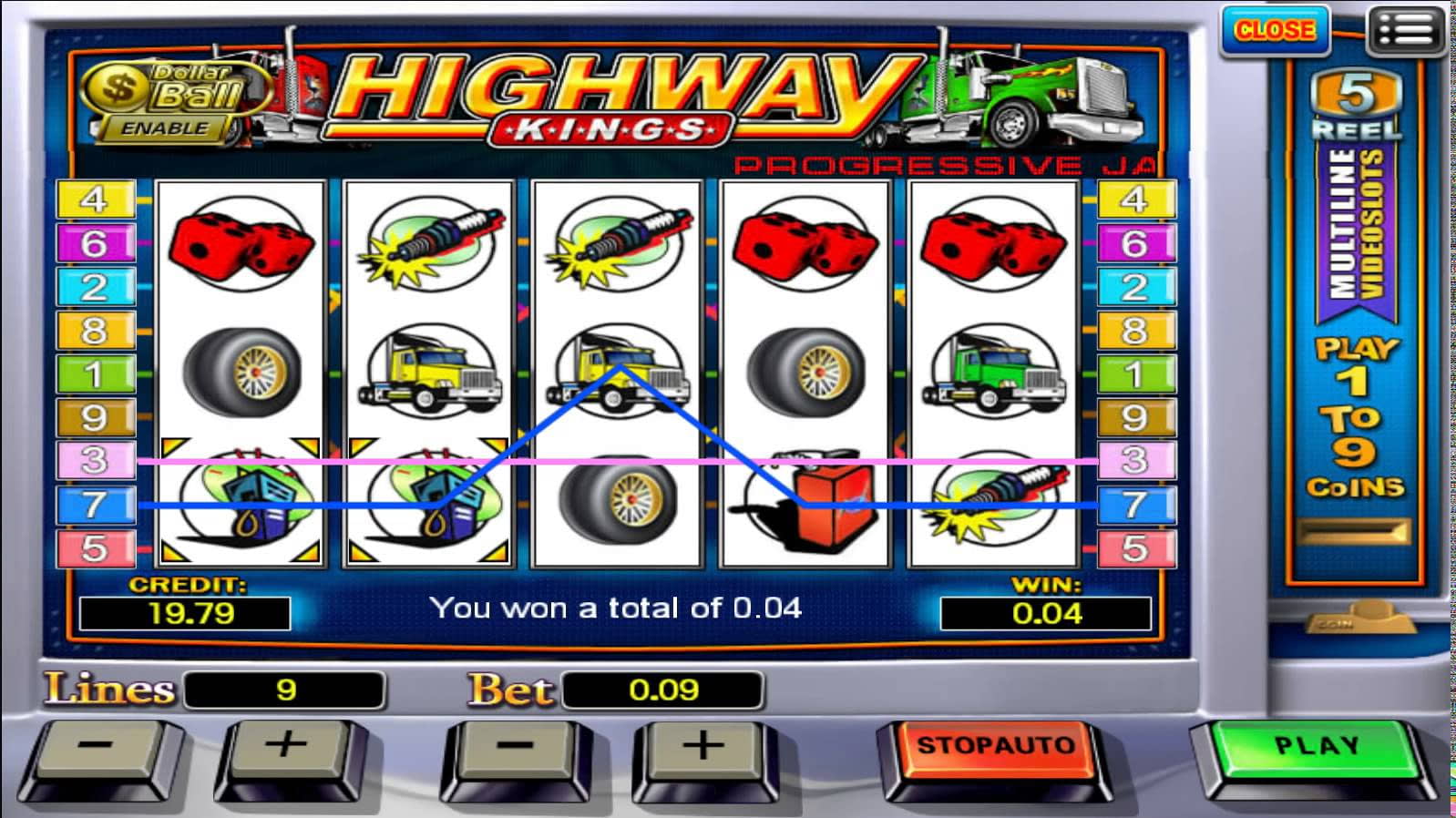Select payline 4 on the left side

coord(95,199)
